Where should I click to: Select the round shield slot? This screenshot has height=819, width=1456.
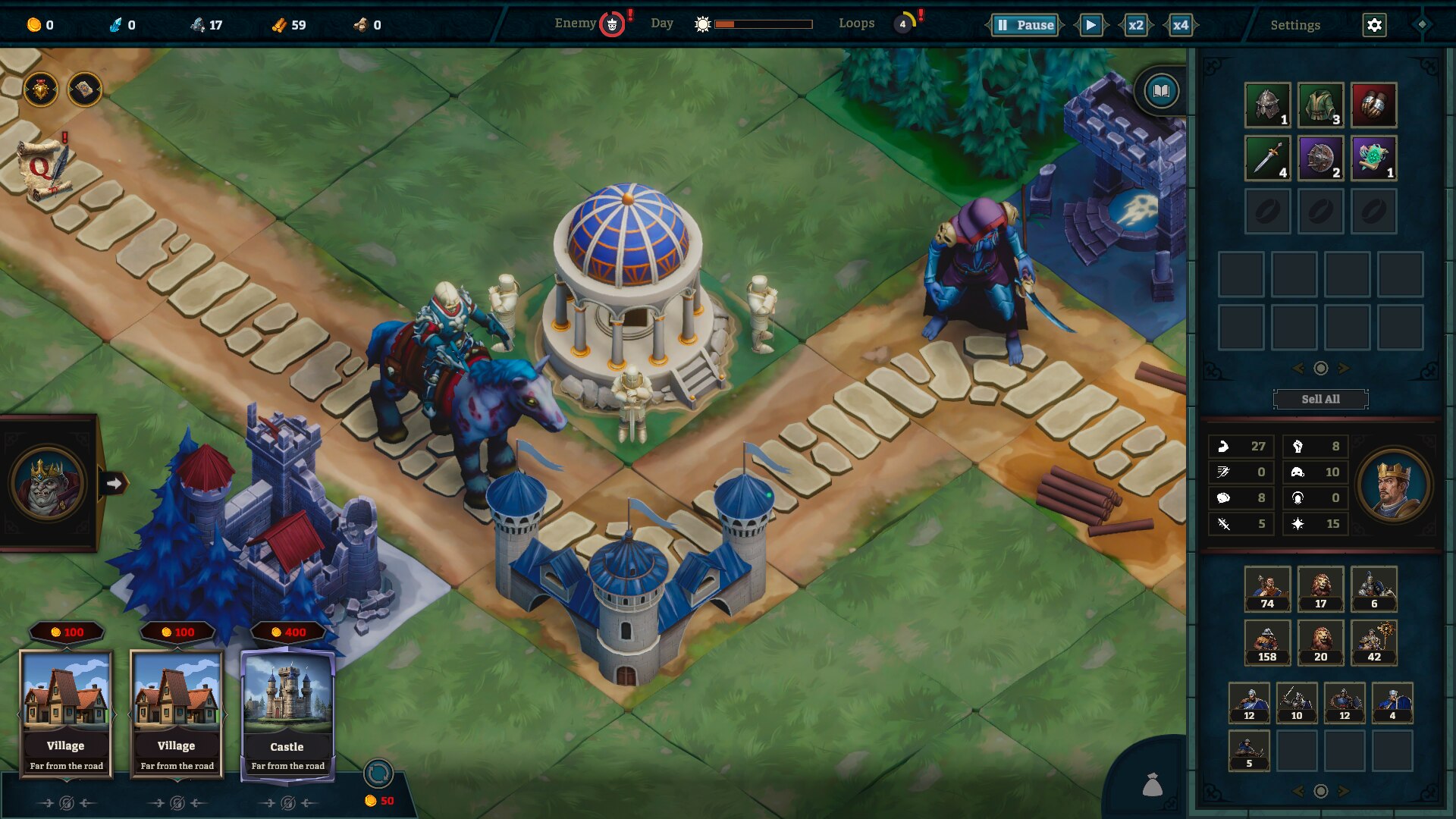point(1320,158)
